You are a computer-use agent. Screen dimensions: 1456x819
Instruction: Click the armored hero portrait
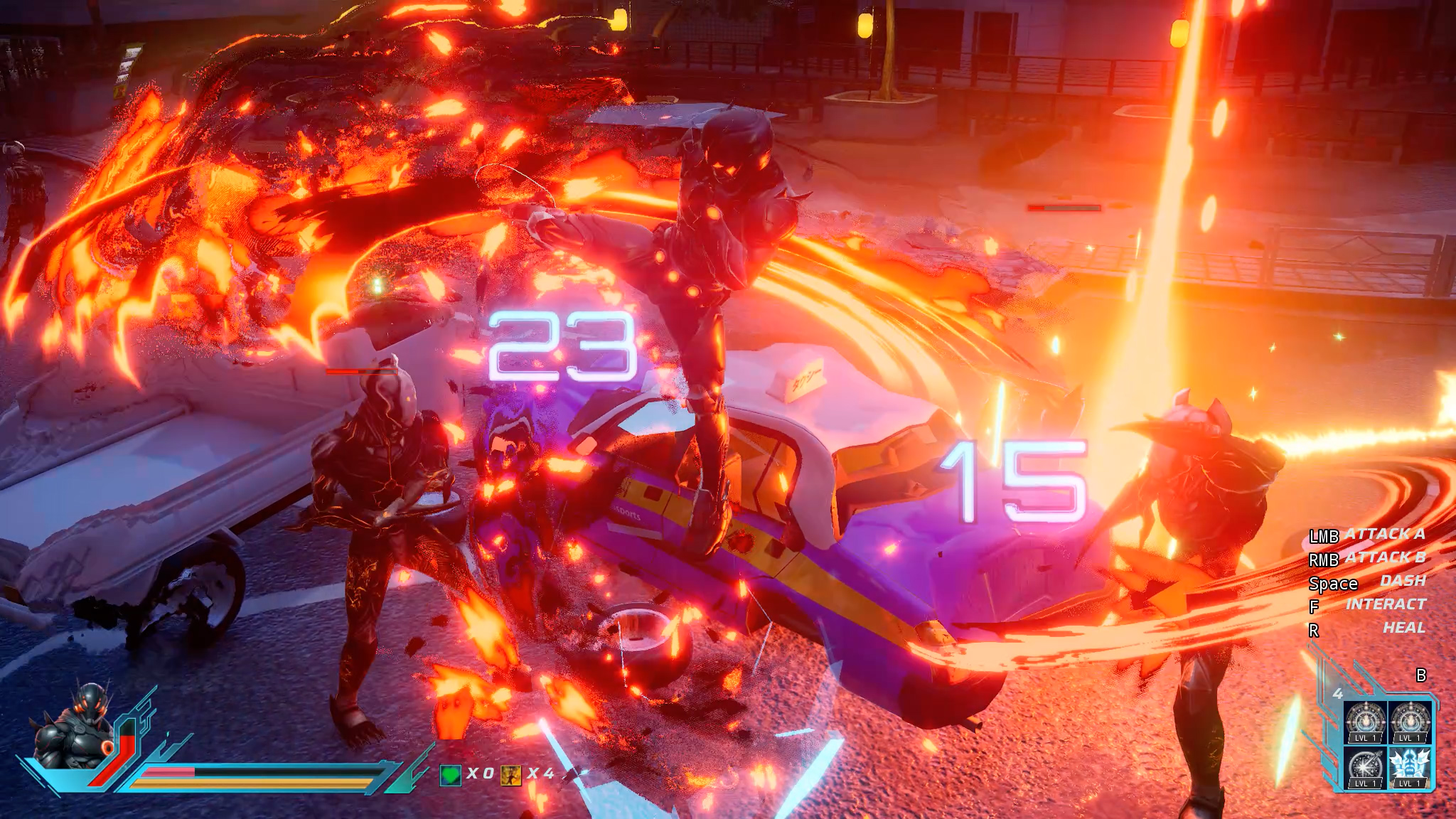coord(75,727)
